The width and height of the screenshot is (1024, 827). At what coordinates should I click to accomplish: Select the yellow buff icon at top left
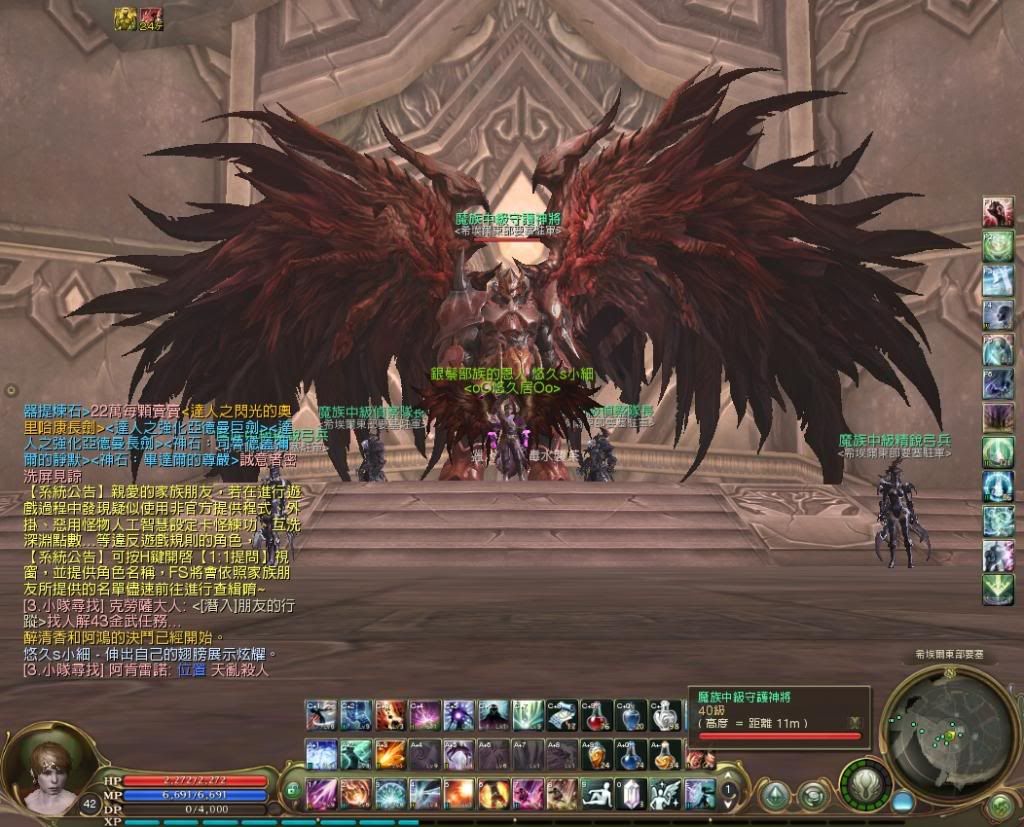click(x=125, y=17)
